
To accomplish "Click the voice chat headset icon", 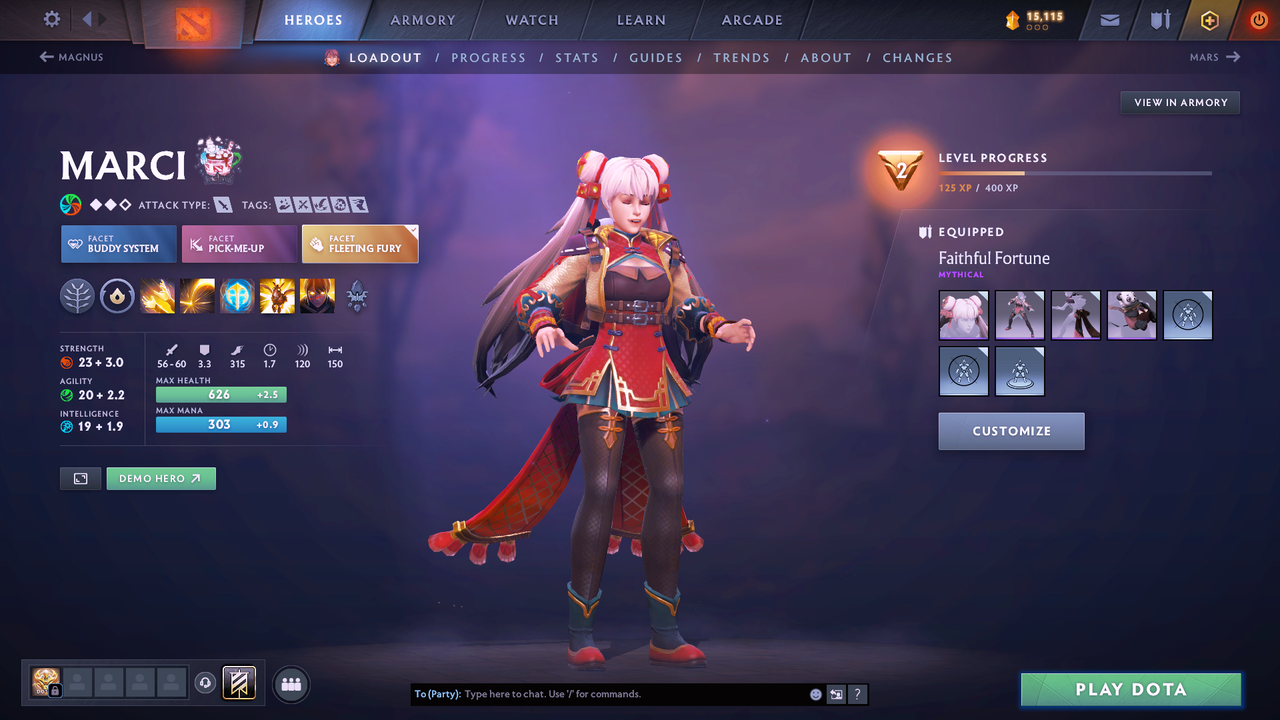I will point(207,683).
